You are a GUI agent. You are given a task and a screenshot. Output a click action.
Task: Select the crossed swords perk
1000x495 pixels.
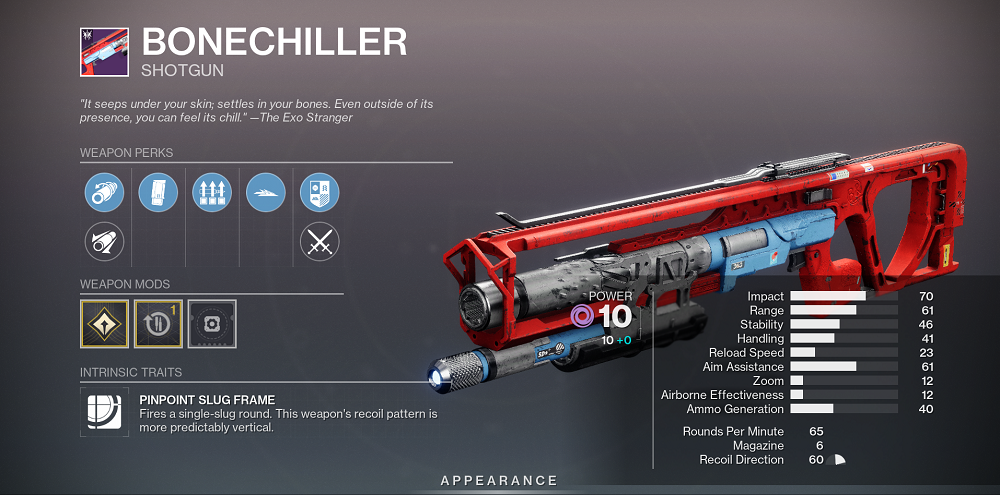click(x=320, y=241)
